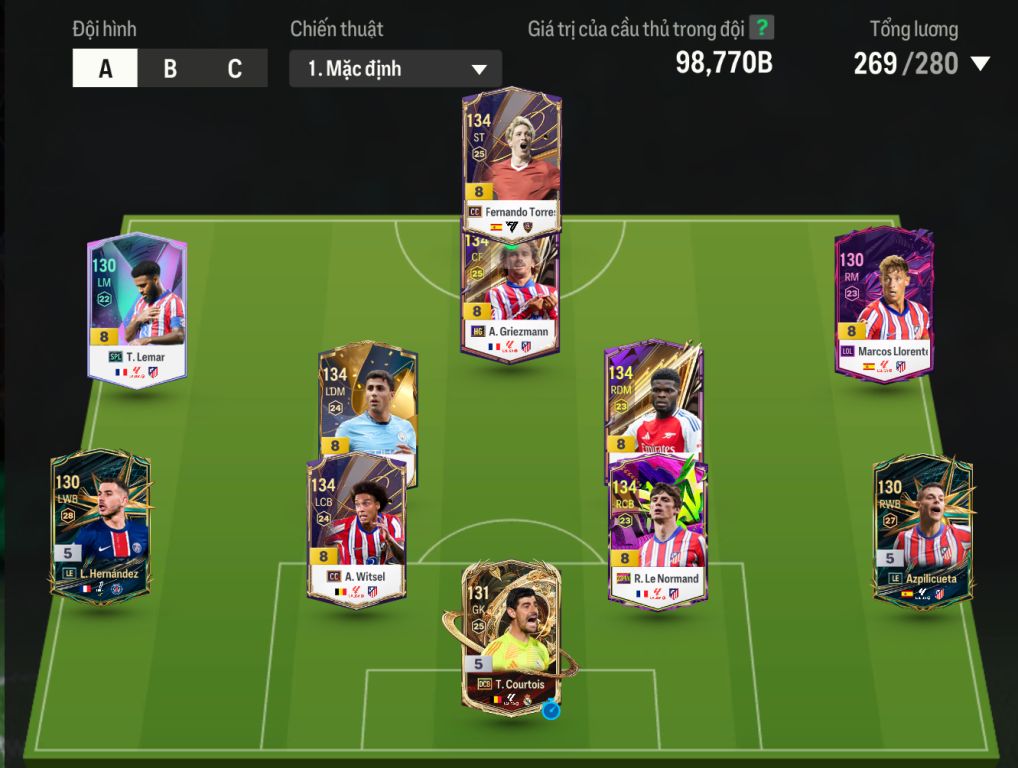Select the RDM card in red Arsenal kit
1018x768 pixels.
click(653, 400)
